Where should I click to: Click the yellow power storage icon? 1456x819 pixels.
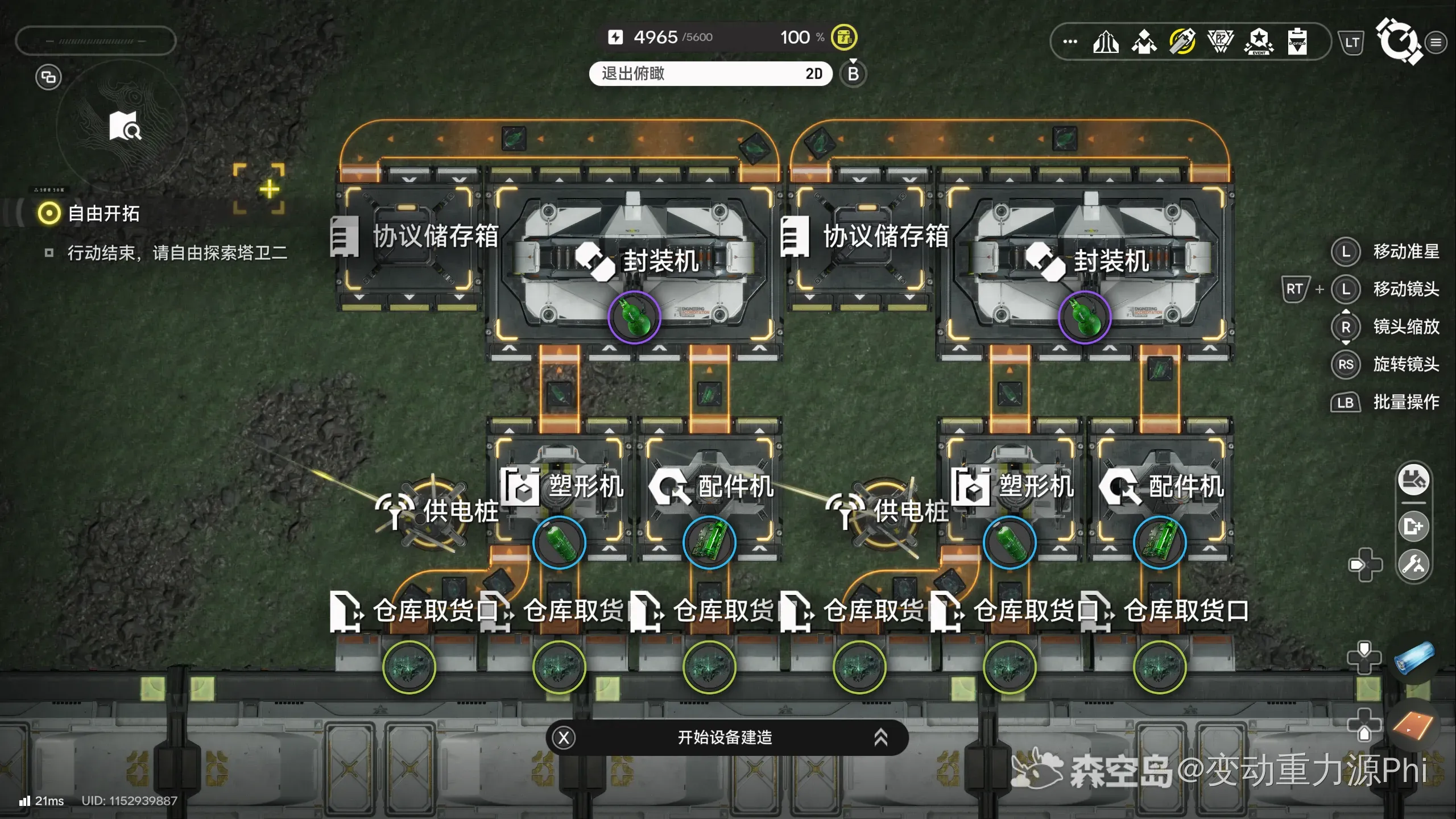point(844,38)
